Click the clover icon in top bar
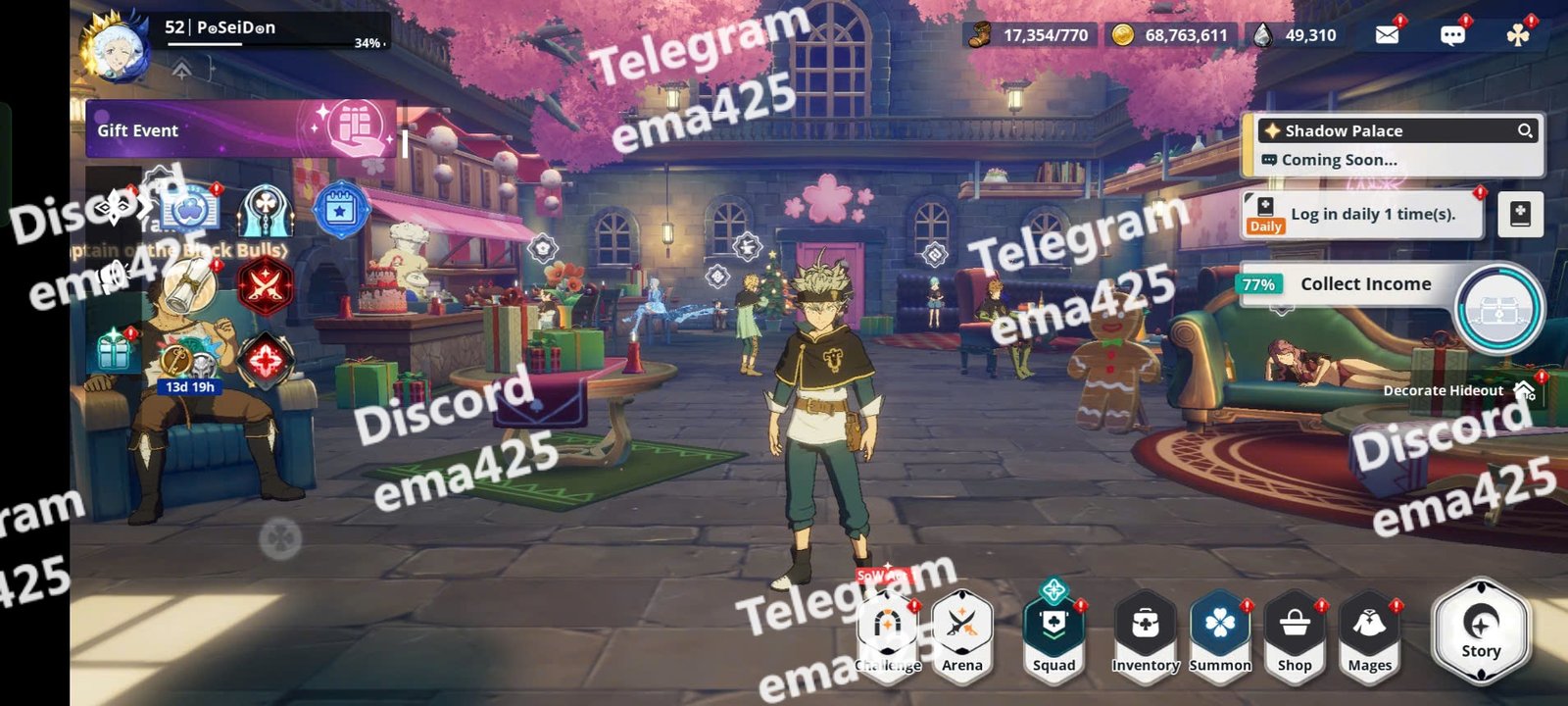The image size is (1568, 706). pos(1518,35)
